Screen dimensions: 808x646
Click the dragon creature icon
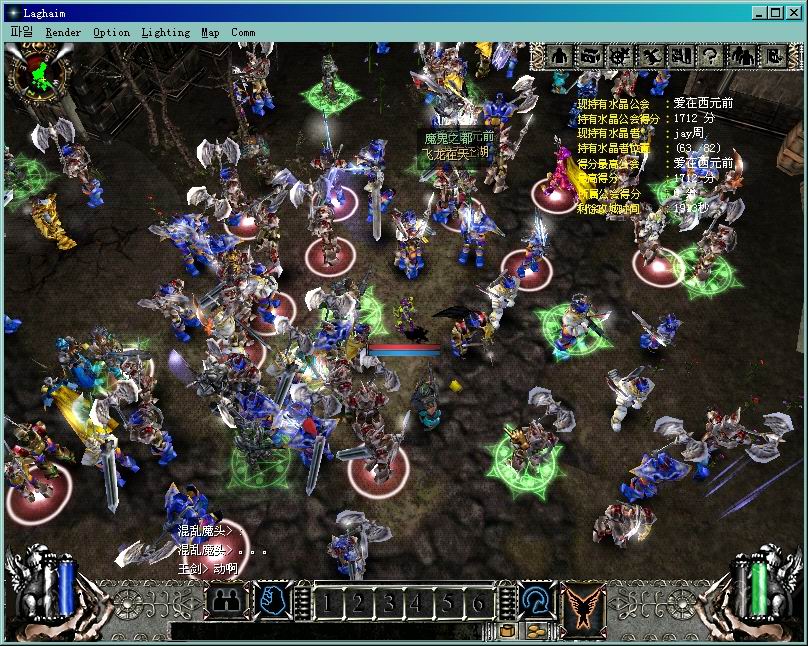click(651, 57)
